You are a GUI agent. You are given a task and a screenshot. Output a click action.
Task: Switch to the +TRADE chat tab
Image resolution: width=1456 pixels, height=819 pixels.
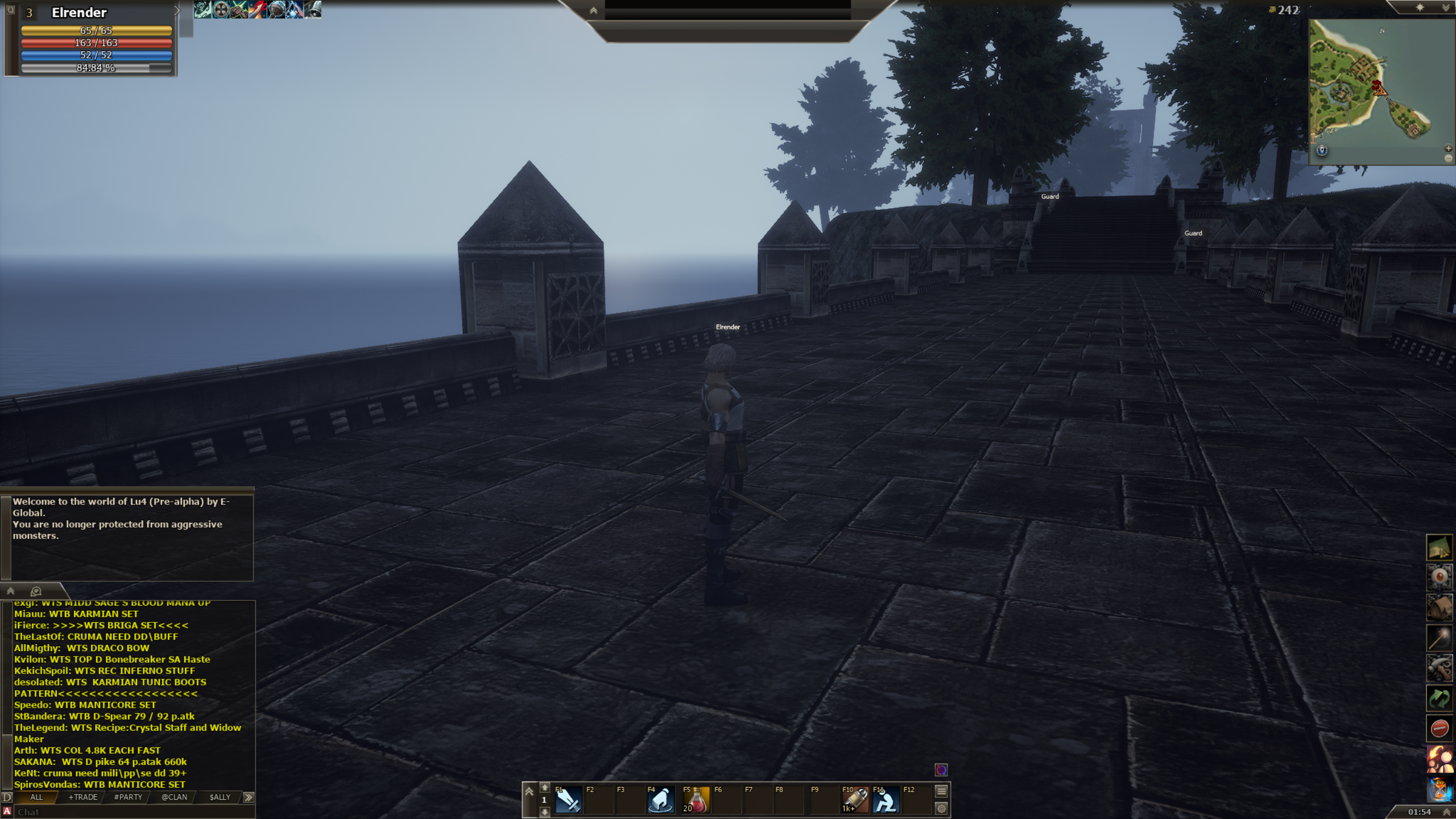83,797
